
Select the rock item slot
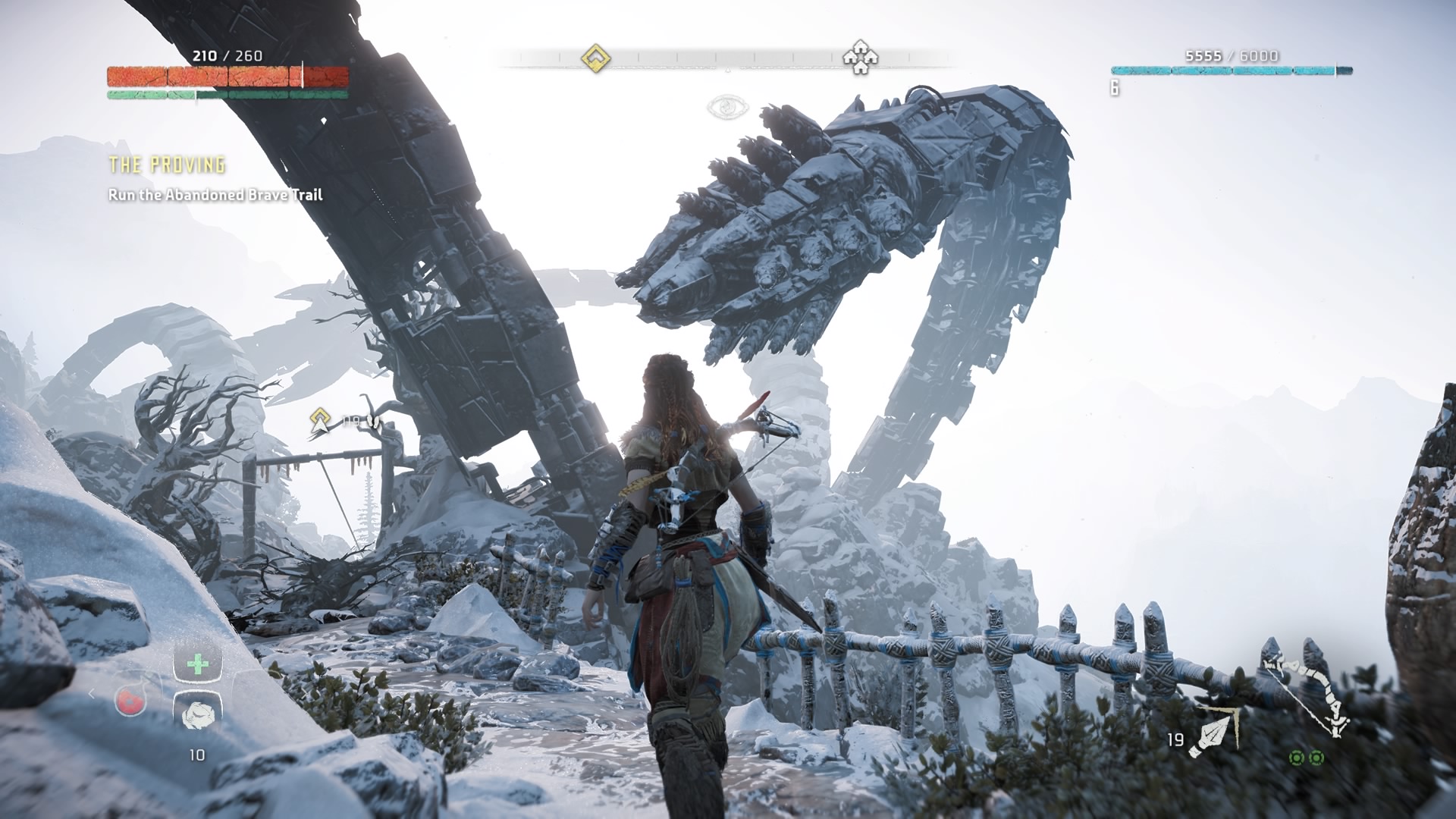(198, 713)
